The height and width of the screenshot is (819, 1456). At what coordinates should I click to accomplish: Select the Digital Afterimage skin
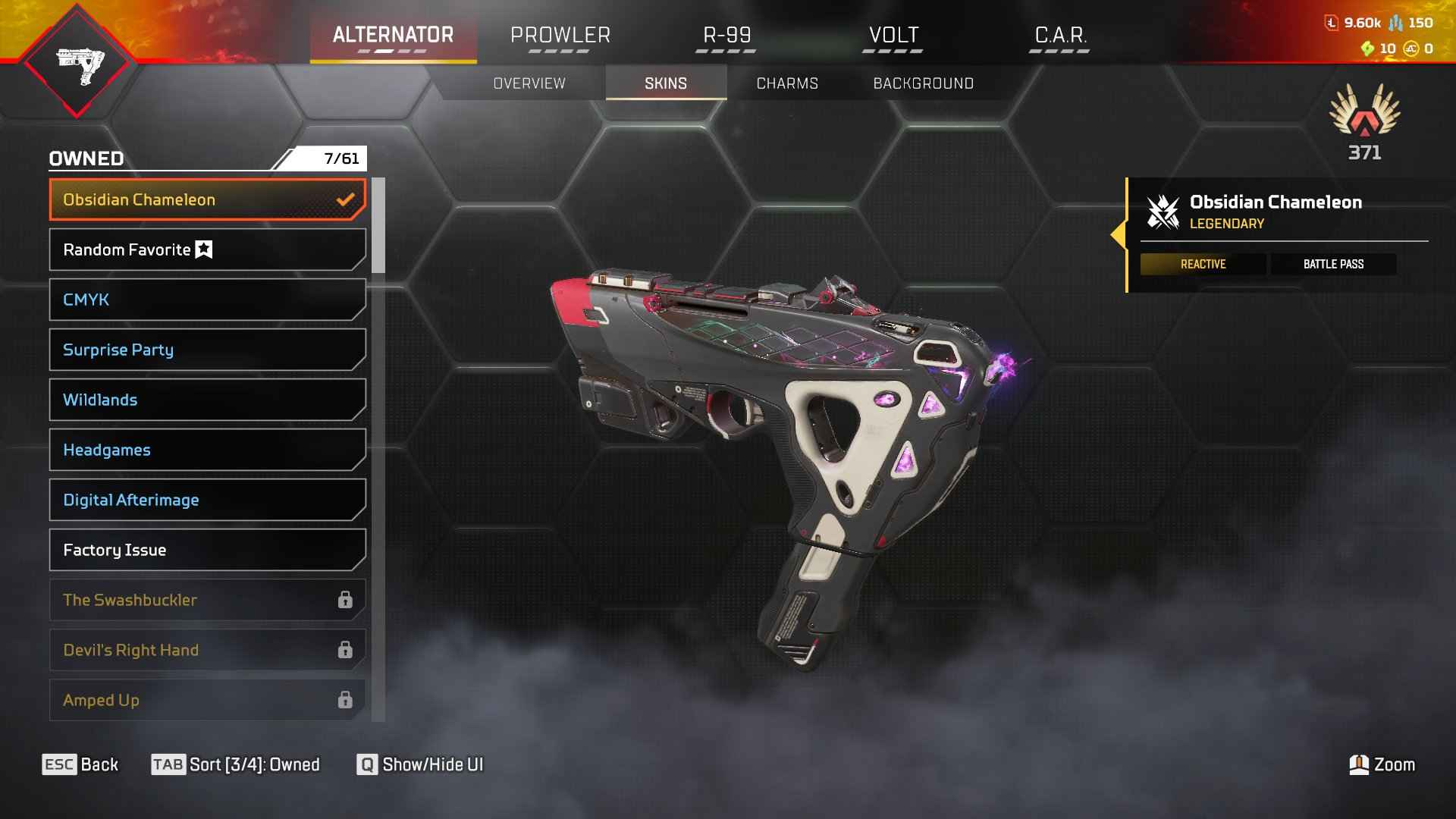pyautogui.click(x=207, y=500)
